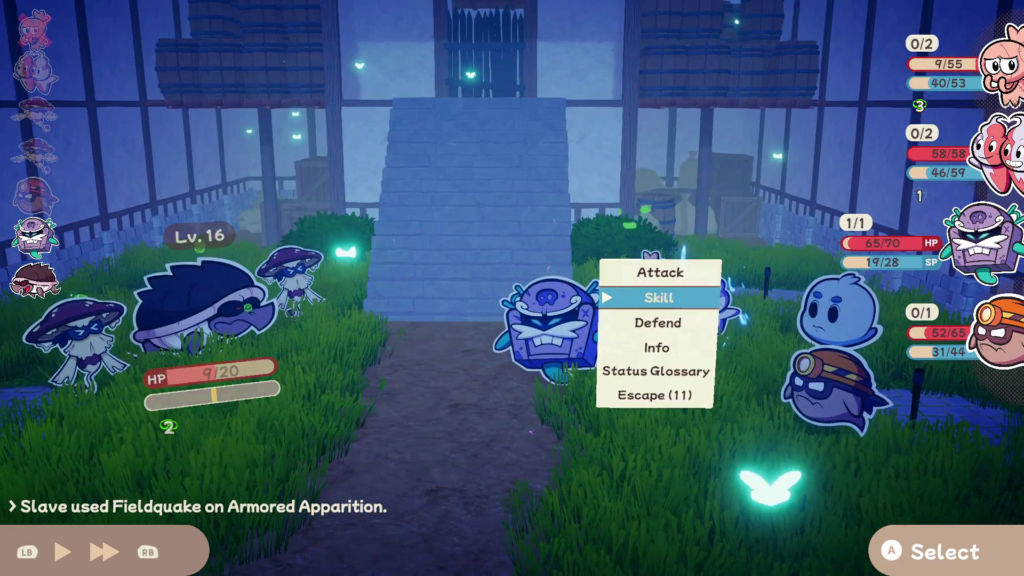The height and width of the screenshot is (576, 1024).
Task: Open the Status Glossary
Action: tap(656, 371)
